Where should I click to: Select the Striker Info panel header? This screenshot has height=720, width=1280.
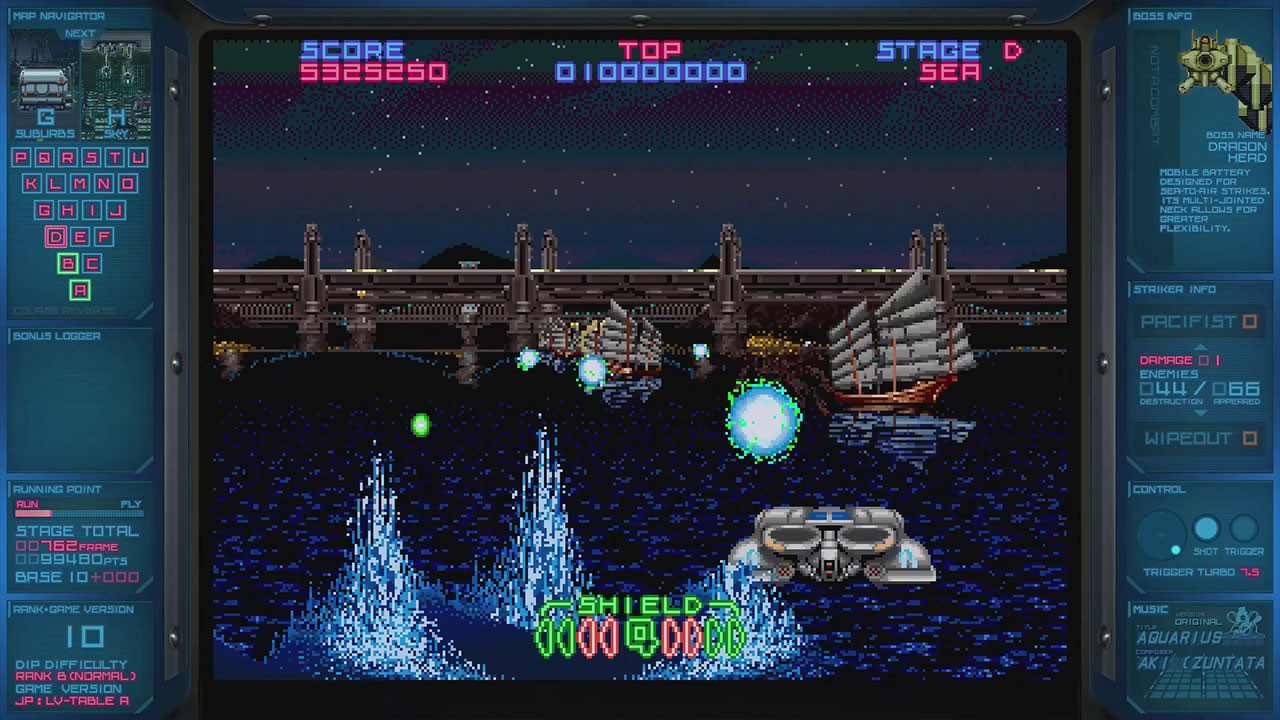1174,289
